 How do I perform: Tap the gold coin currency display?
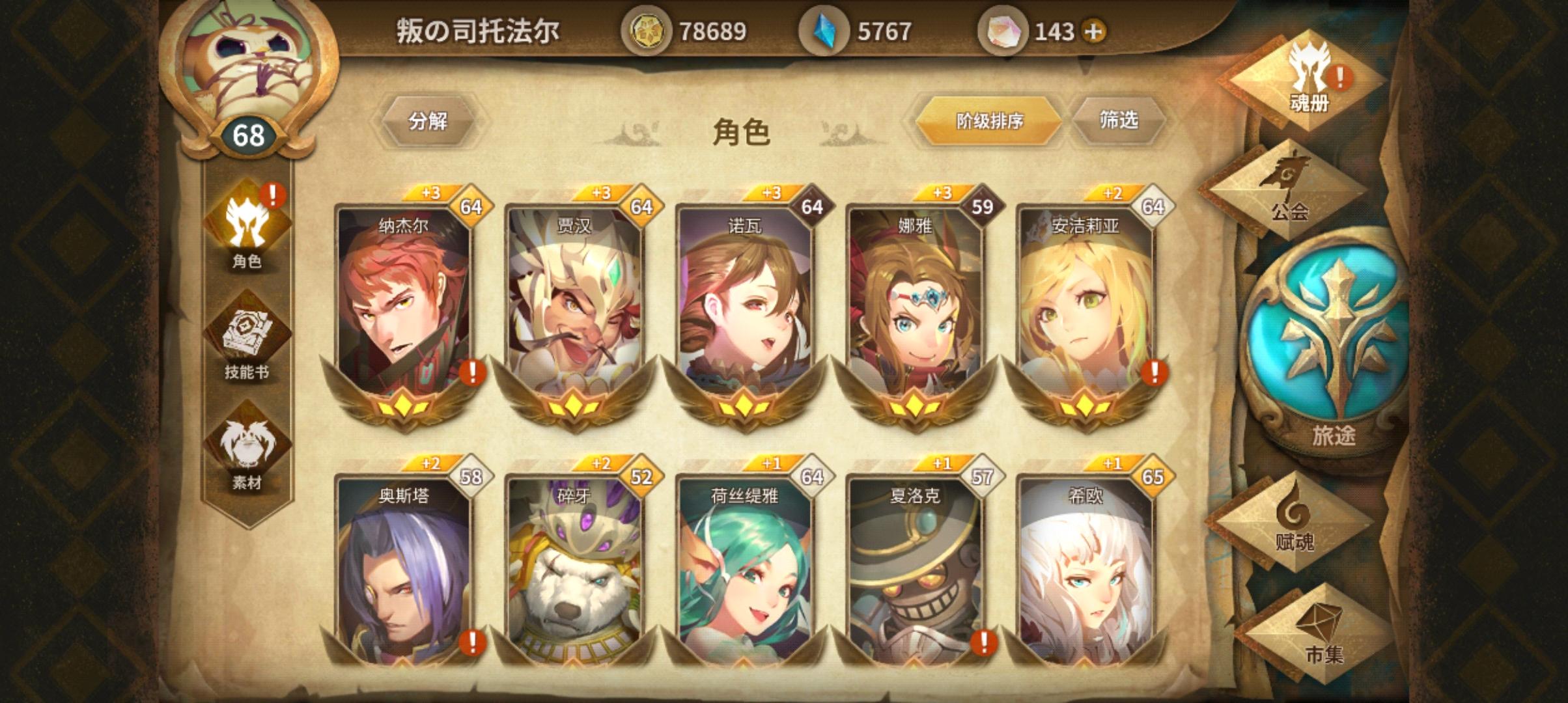[677, 29]
